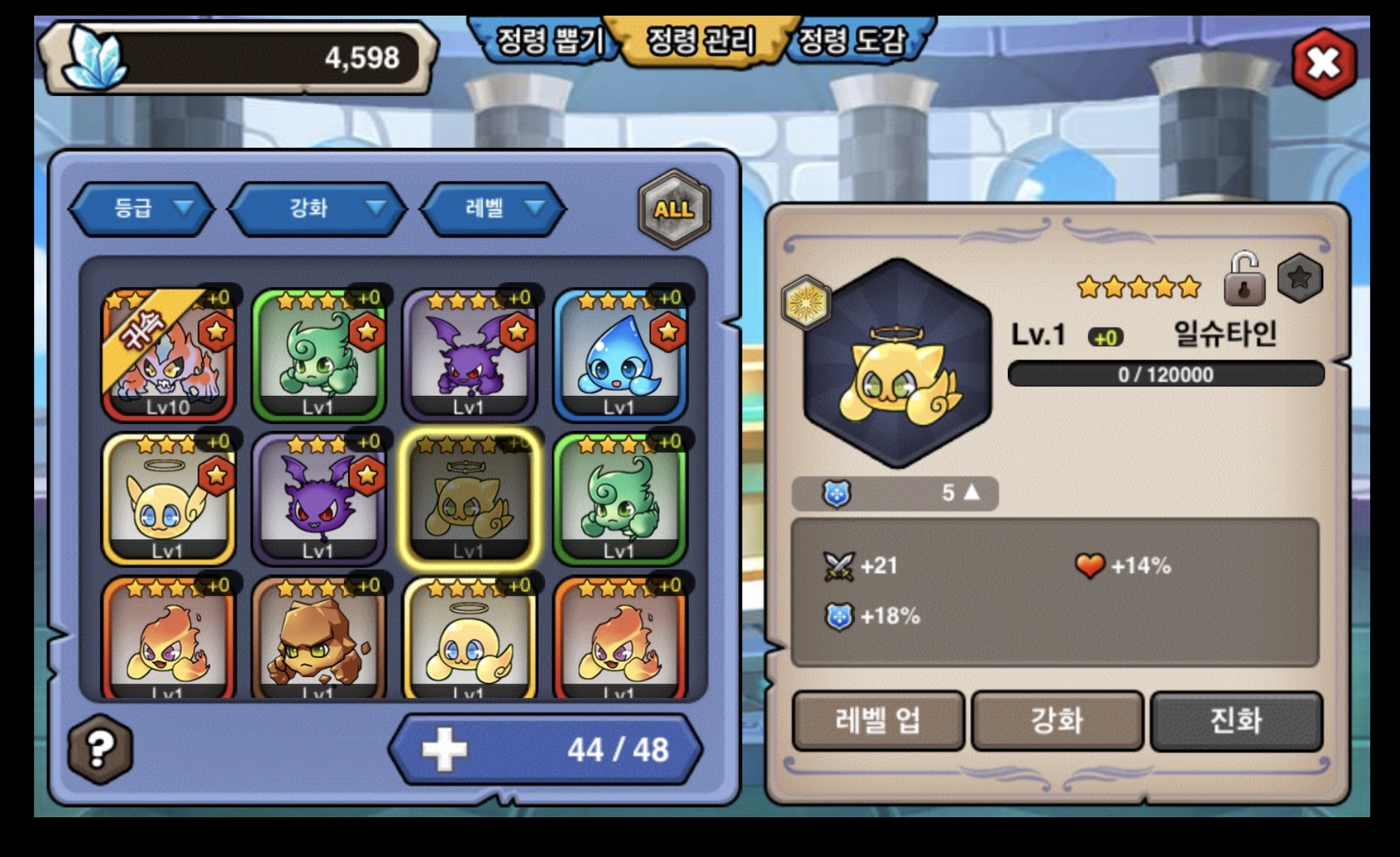
Task: Open the 레벨 filter dropdown
Action: [x=493, y=208]
